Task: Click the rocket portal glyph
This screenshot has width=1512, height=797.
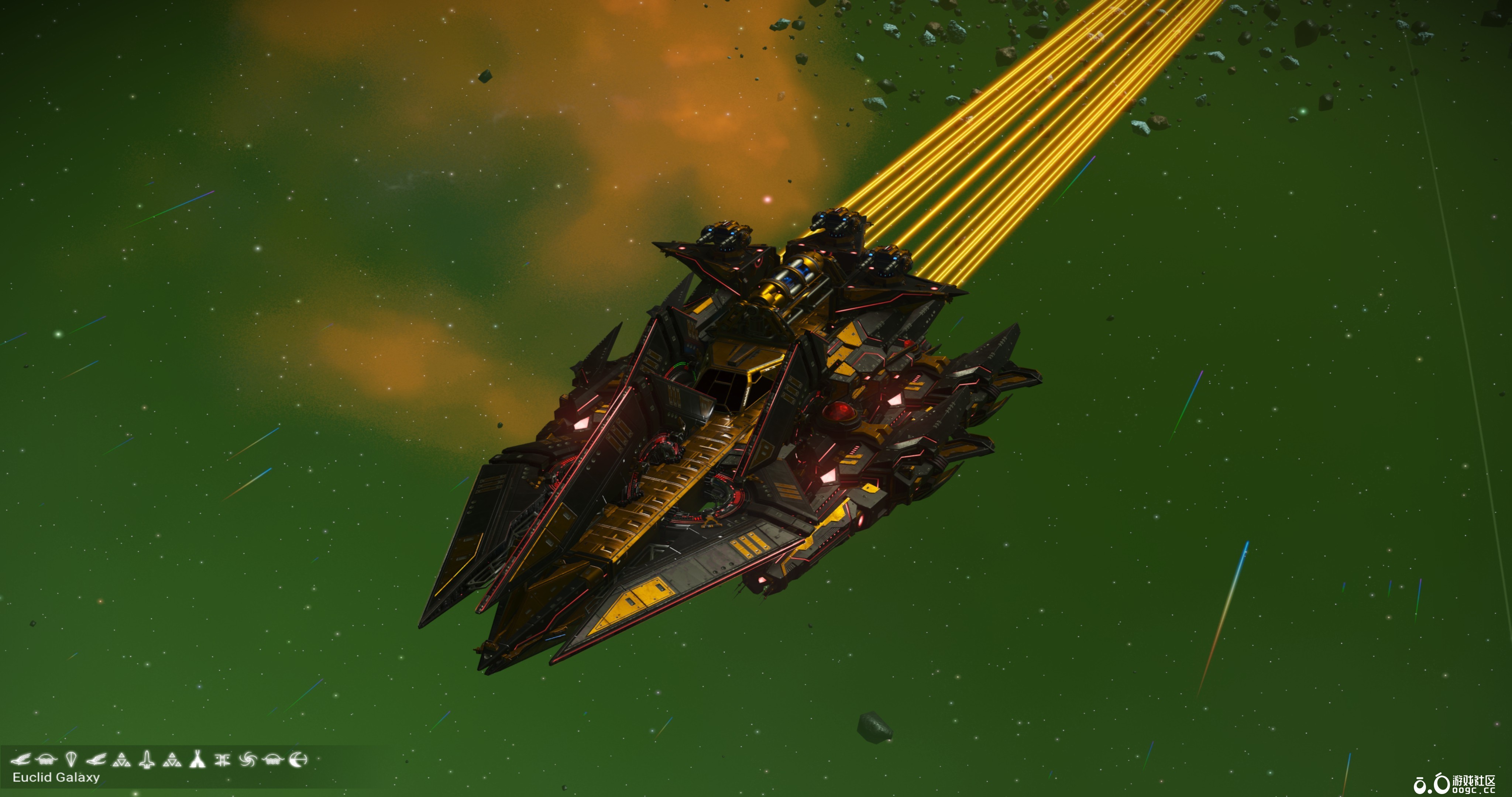Action: pos(147,759)
